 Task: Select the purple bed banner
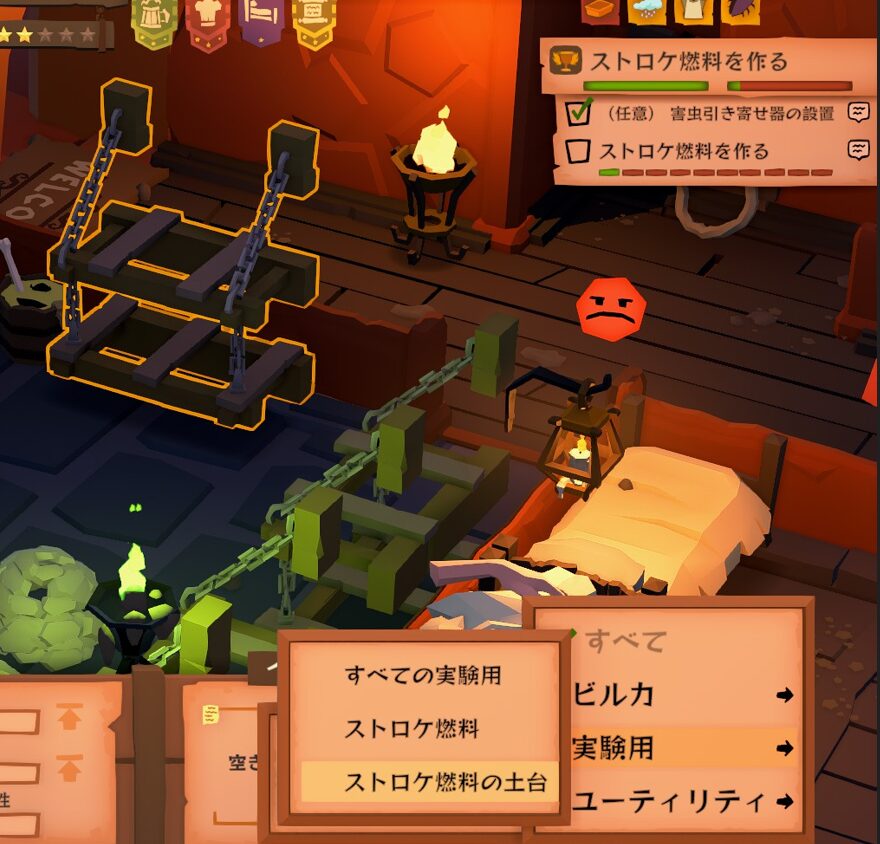(x=260, y=20)
